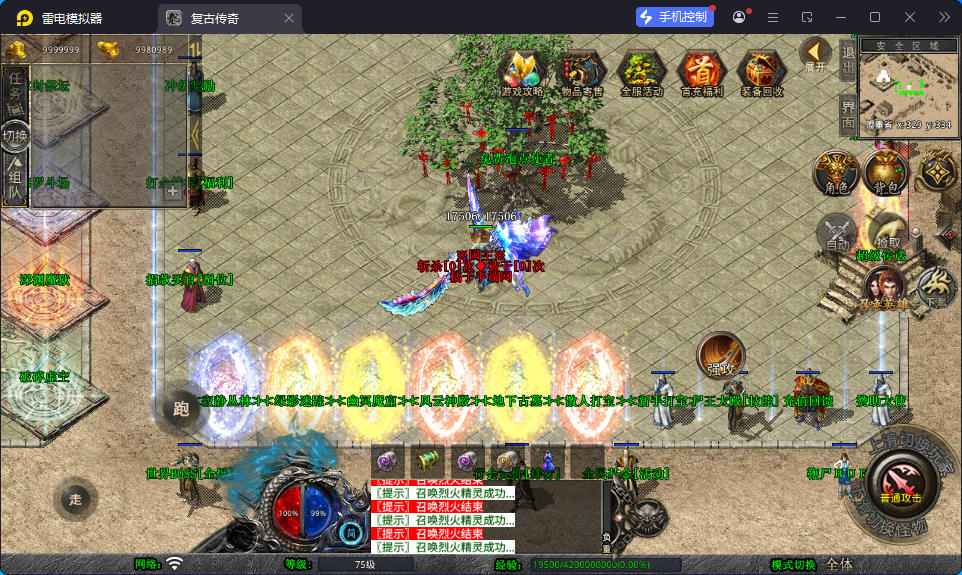Switch to the 任务 quest tab
962x575 pixels.
click(x=15, y=91)
